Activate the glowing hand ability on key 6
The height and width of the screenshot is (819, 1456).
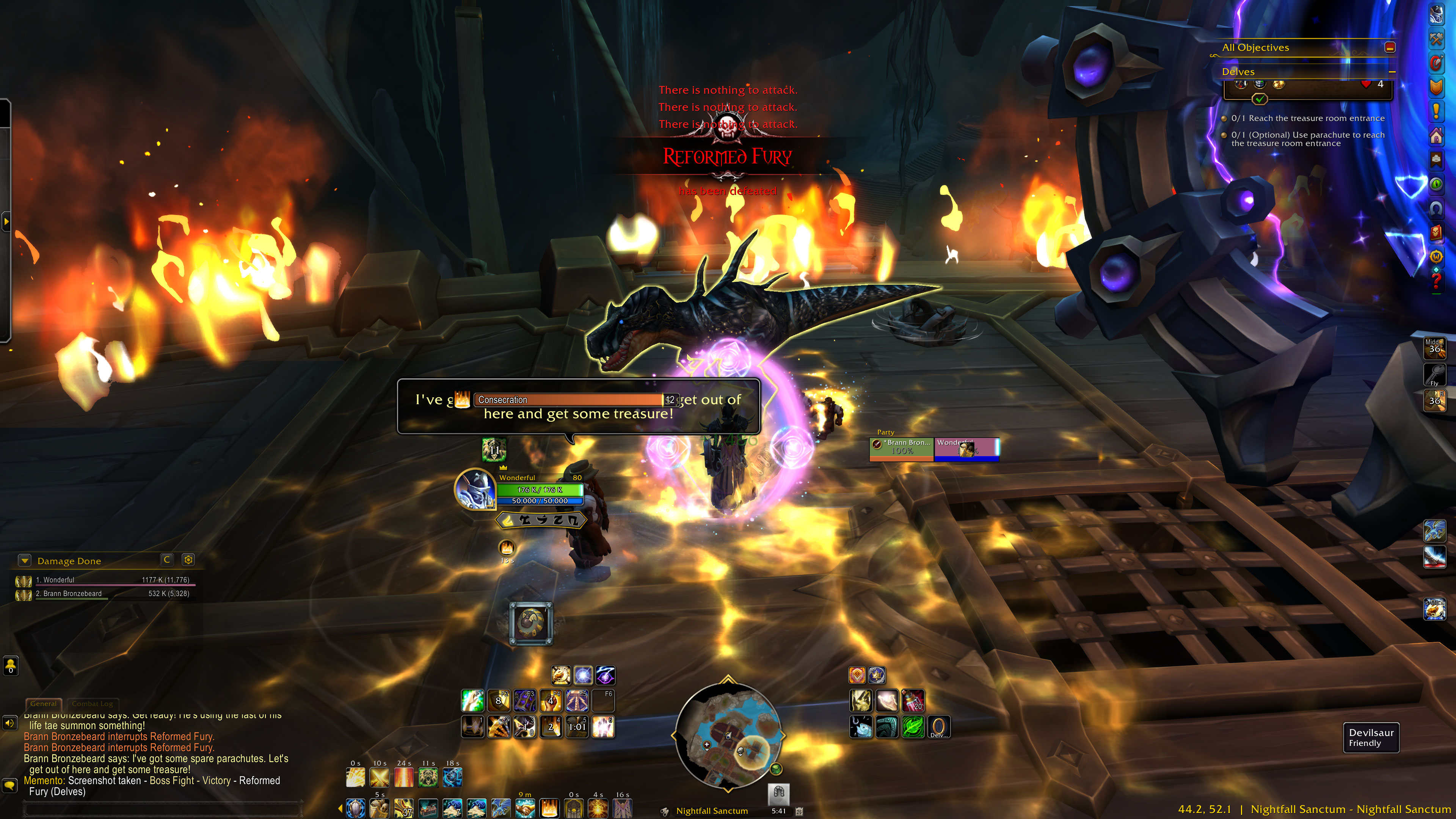click(x=603, y=727)
